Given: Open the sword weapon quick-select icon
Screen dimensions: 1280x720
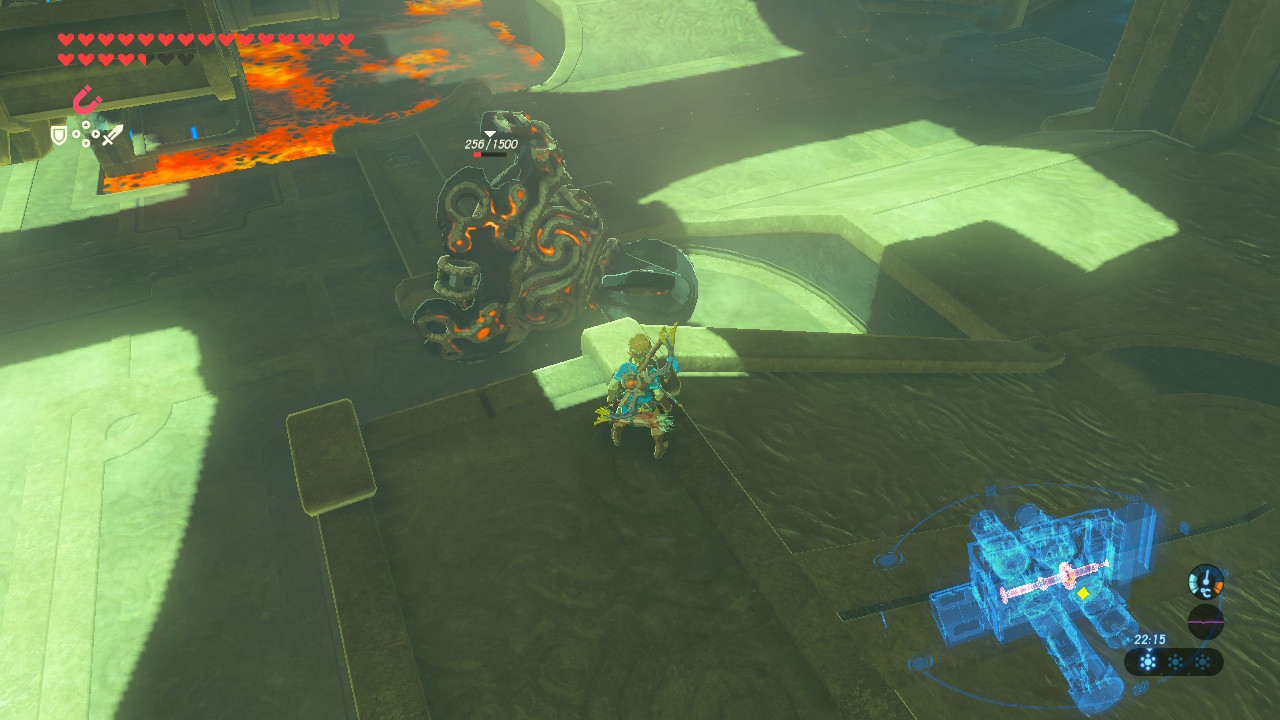Looking at the screenshot, I should click(112, 135).
